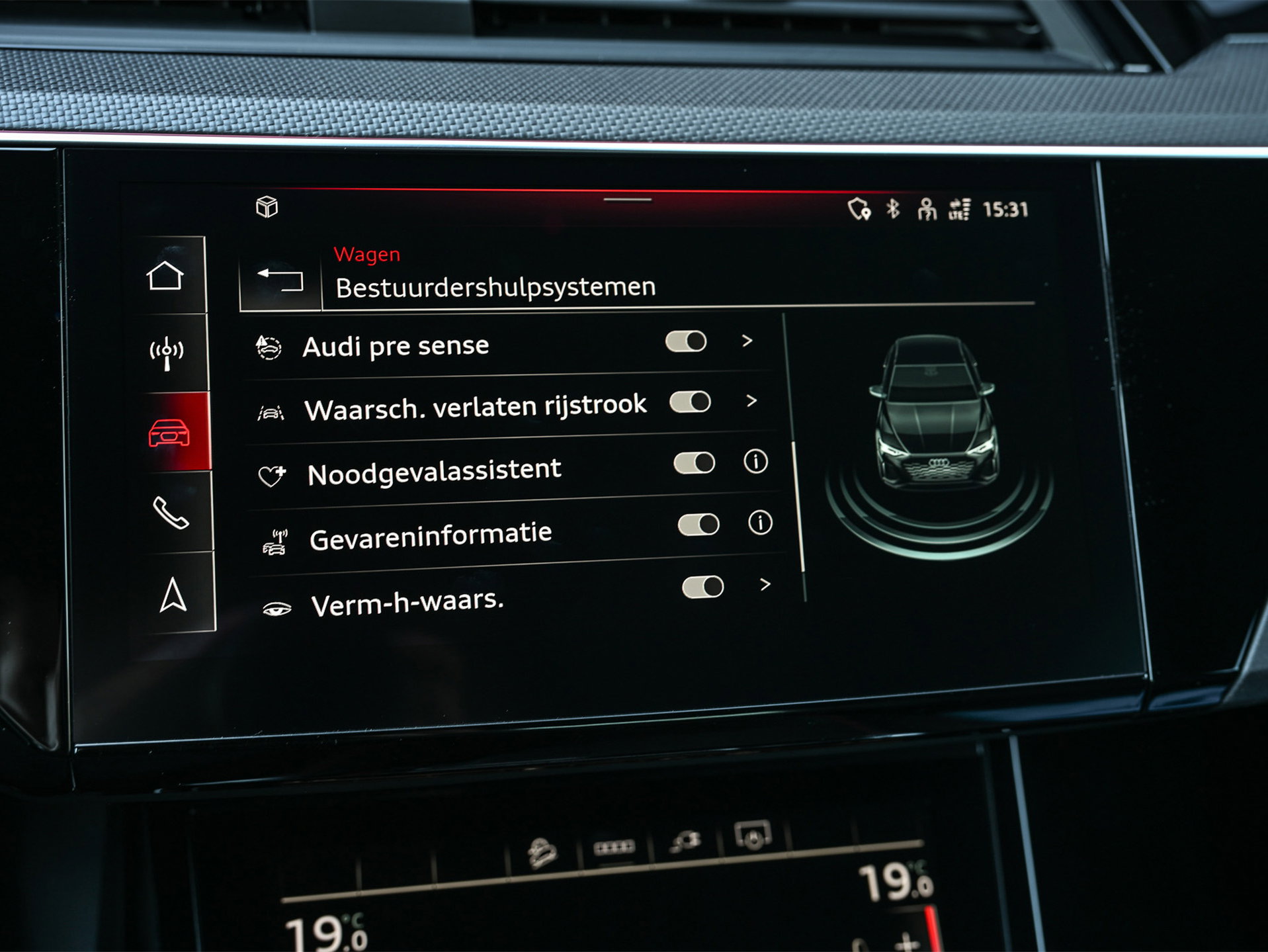Tap the Bestuurdershulpsystemen header title
This screenshot has width=1268, height=952.
(495, 287)
